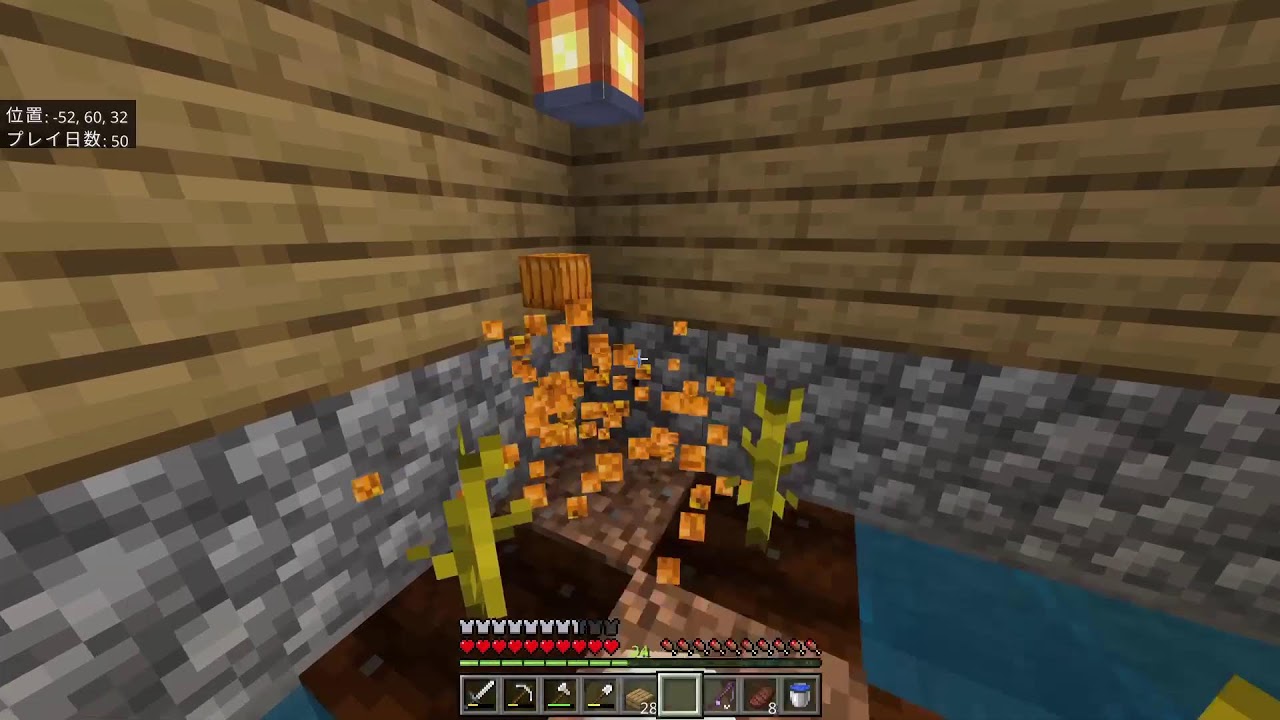This screenshot has height=720, width=1280.
Task: Select the cooked meat stack of 8
Action: point(760,694)
